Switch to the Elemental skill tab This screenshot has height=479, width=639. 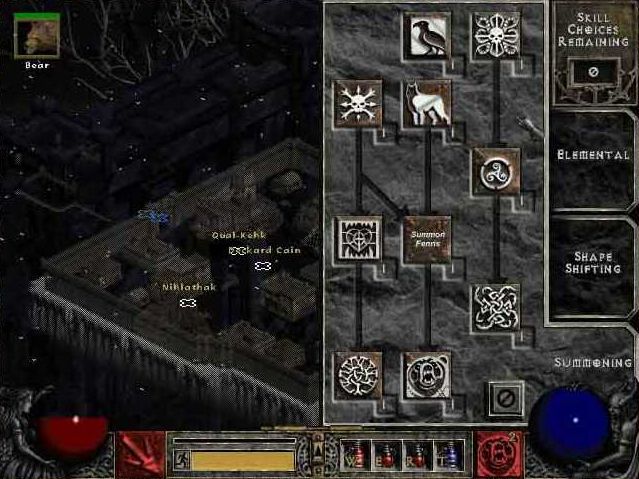(592, 156)
